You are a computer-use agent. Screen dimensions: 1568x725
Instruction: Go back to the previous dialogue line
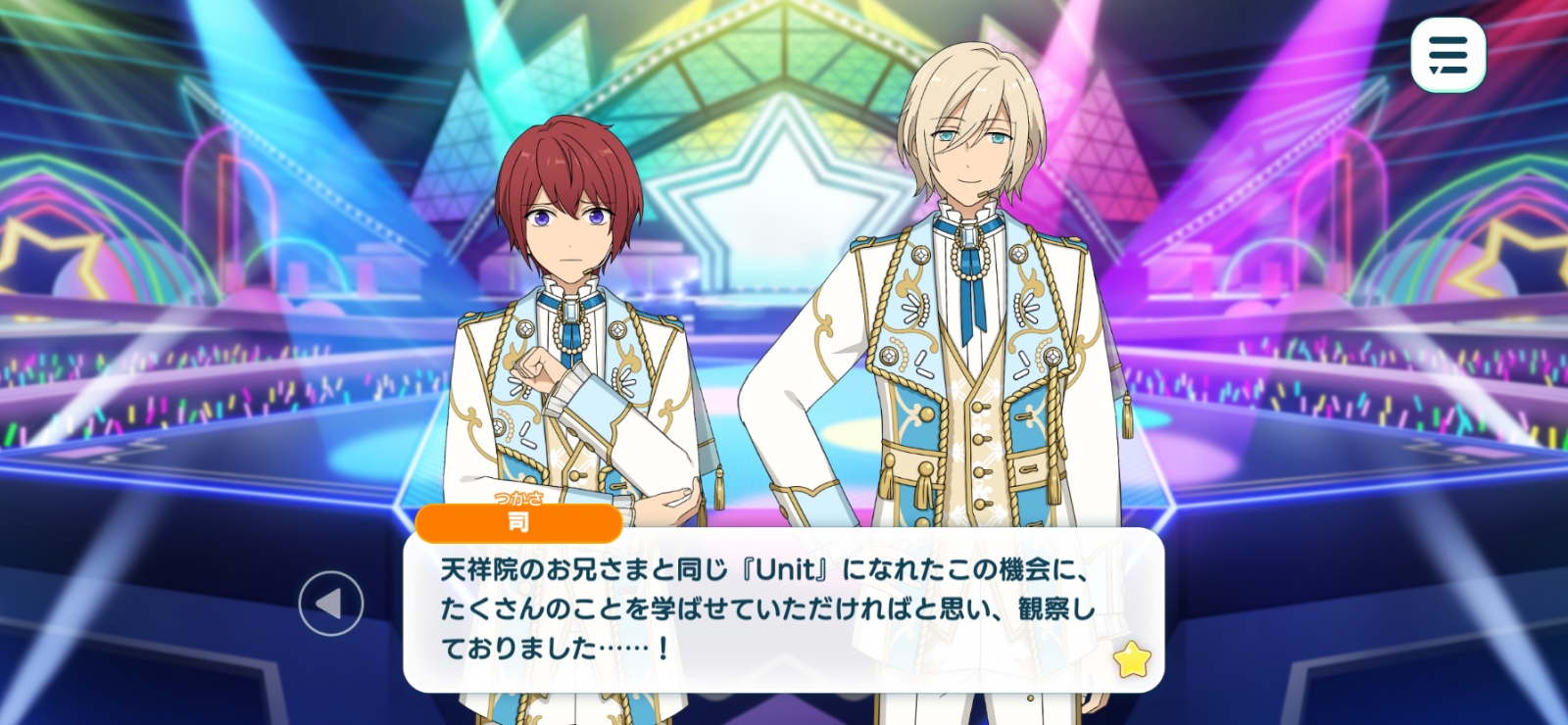pyautogui.click(x=331, y=604)
